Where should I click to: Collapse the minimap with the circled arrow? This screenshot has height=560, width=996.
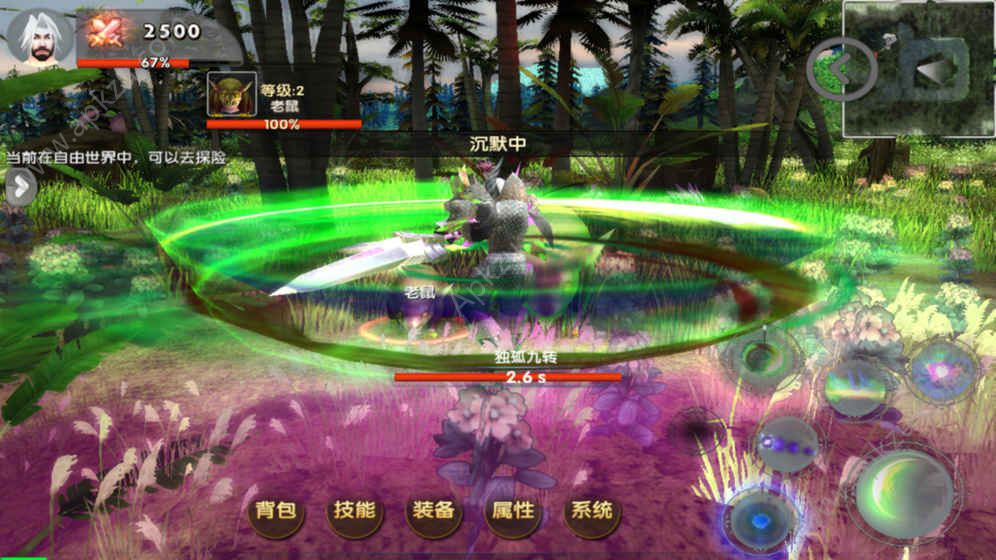(x=842, y=68)
